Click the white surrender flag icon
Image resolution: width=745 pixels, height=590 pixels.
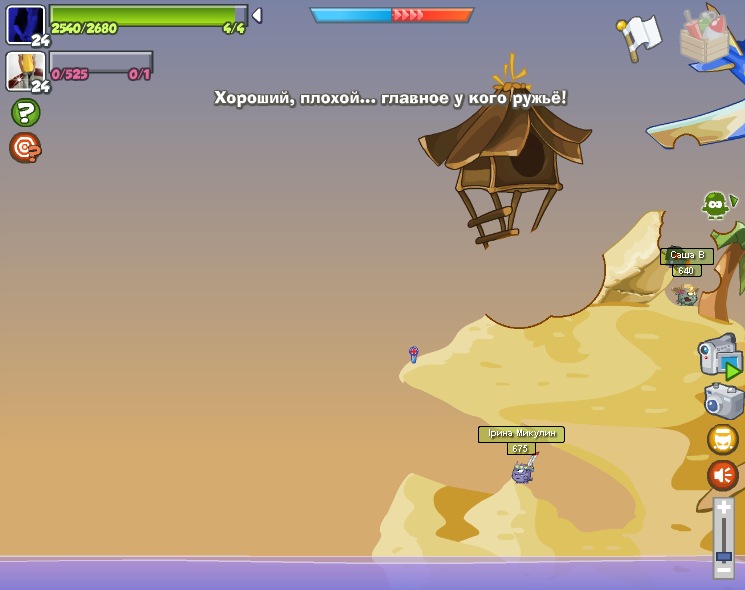point(640,37)
